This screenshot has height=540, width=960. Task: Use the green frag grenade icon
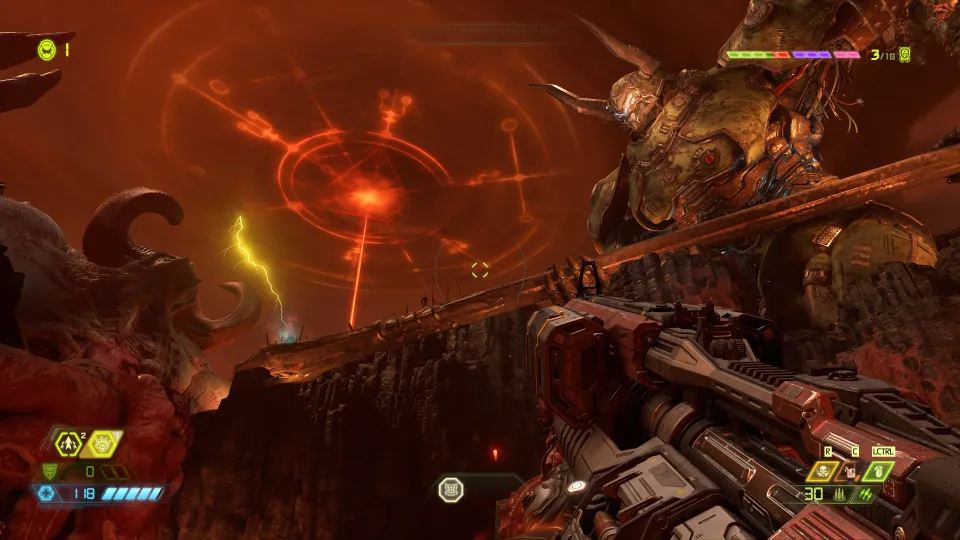coord(877,469)
